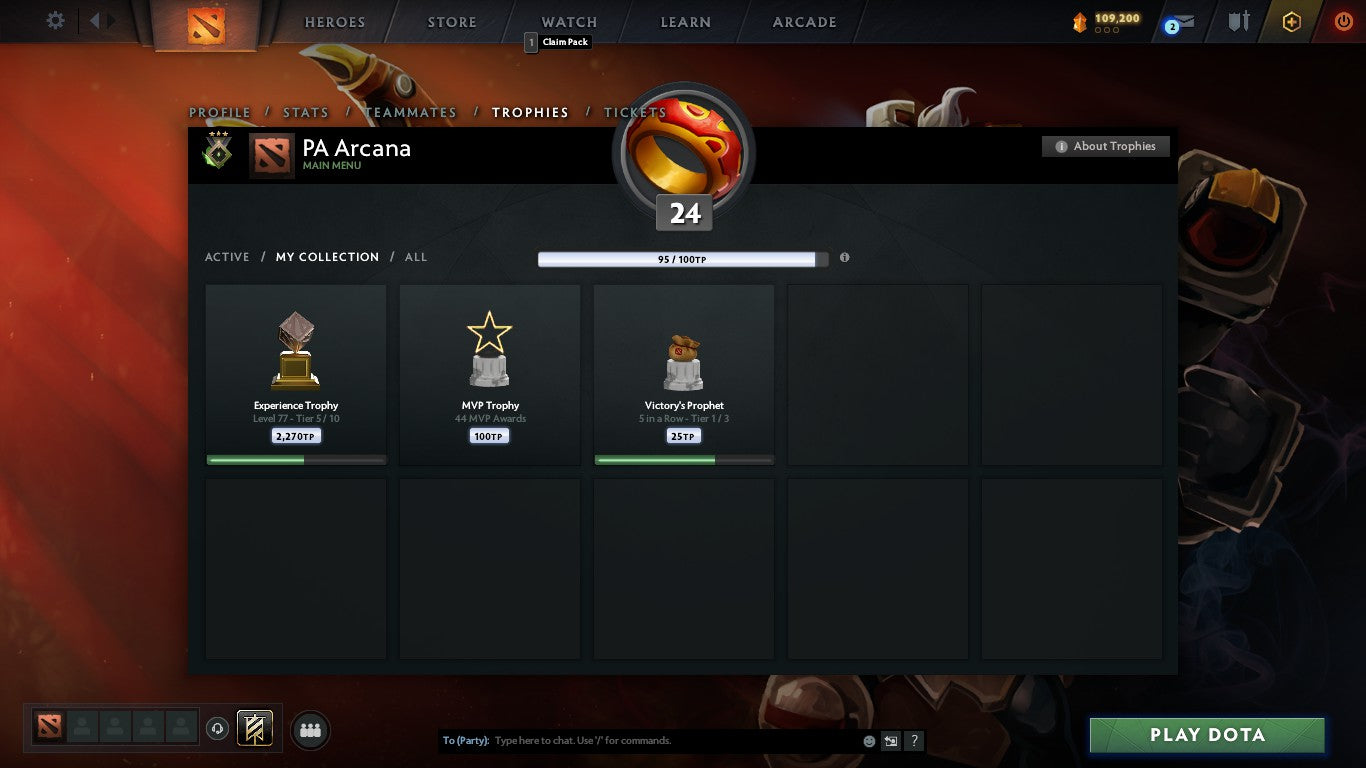Click the power button to quit the game
The width and height of the screenshot is (1366, 768).
(1344, 21)
